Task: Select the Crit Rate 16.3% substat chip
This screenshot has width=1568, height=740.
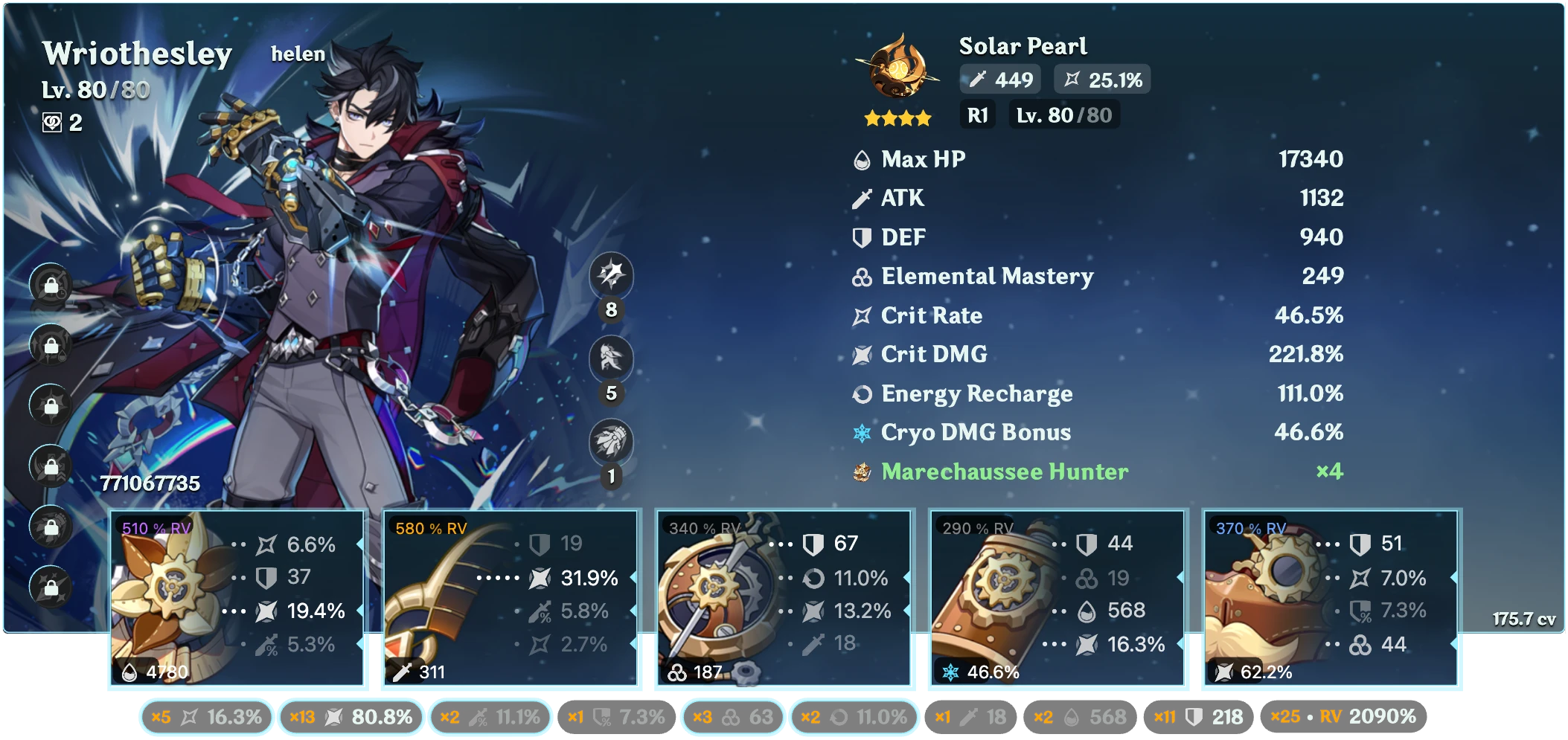Action: pyautogui.click(x=206, y=717)
